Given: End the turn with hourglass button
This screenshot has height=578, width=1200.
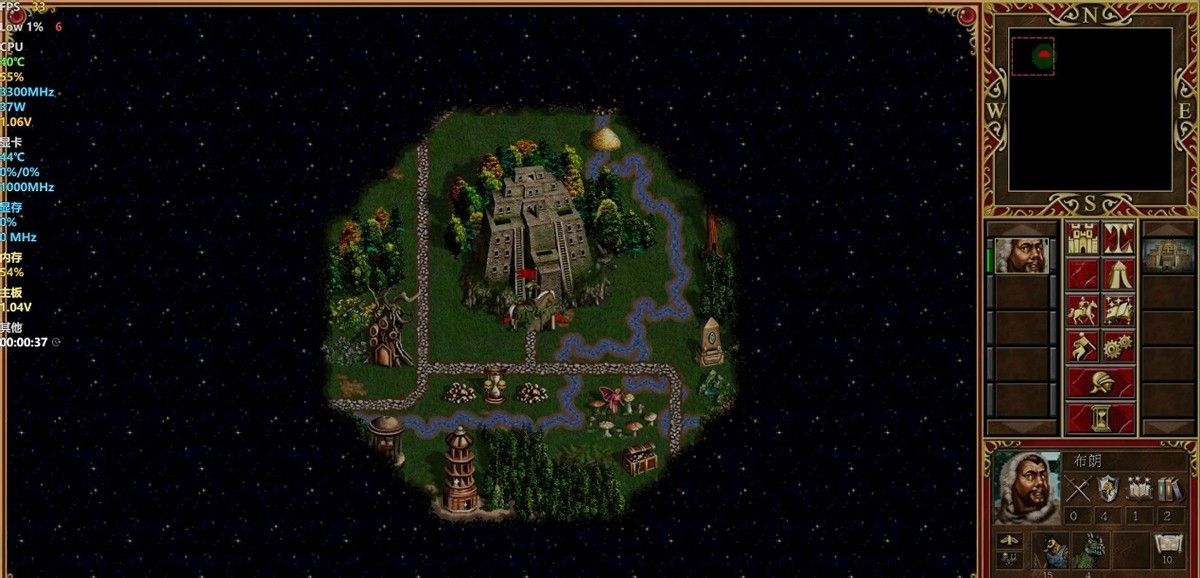Looking at the screenshot, I should pos(1100,417).
